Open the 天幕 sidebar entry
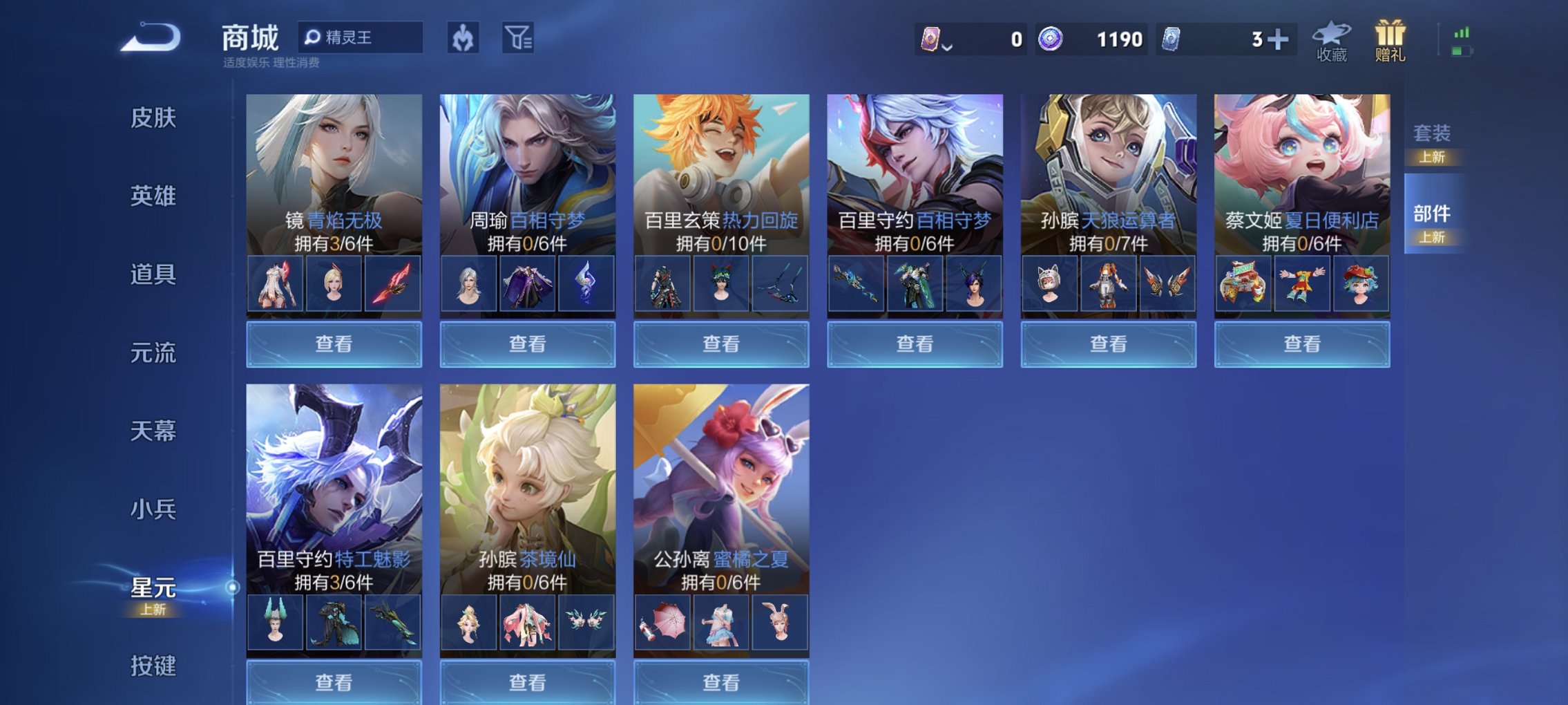 (153, 430)
